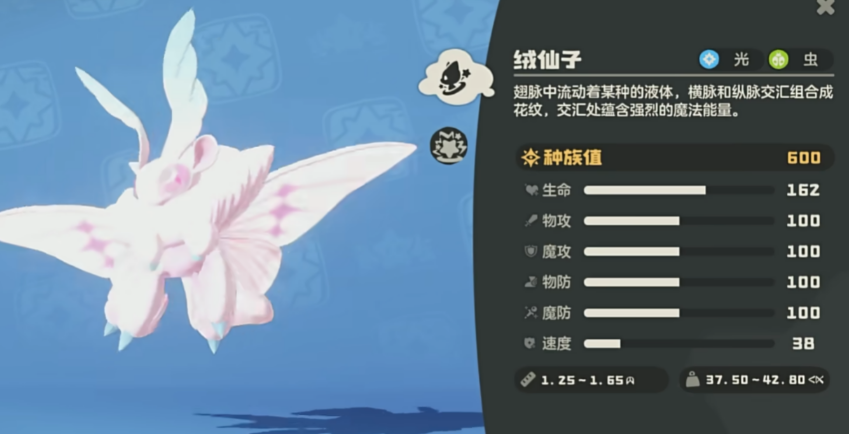Close the creature info panel
This screenshot has height=434, width=849.
pyautogui.click(x=825, y=7)
